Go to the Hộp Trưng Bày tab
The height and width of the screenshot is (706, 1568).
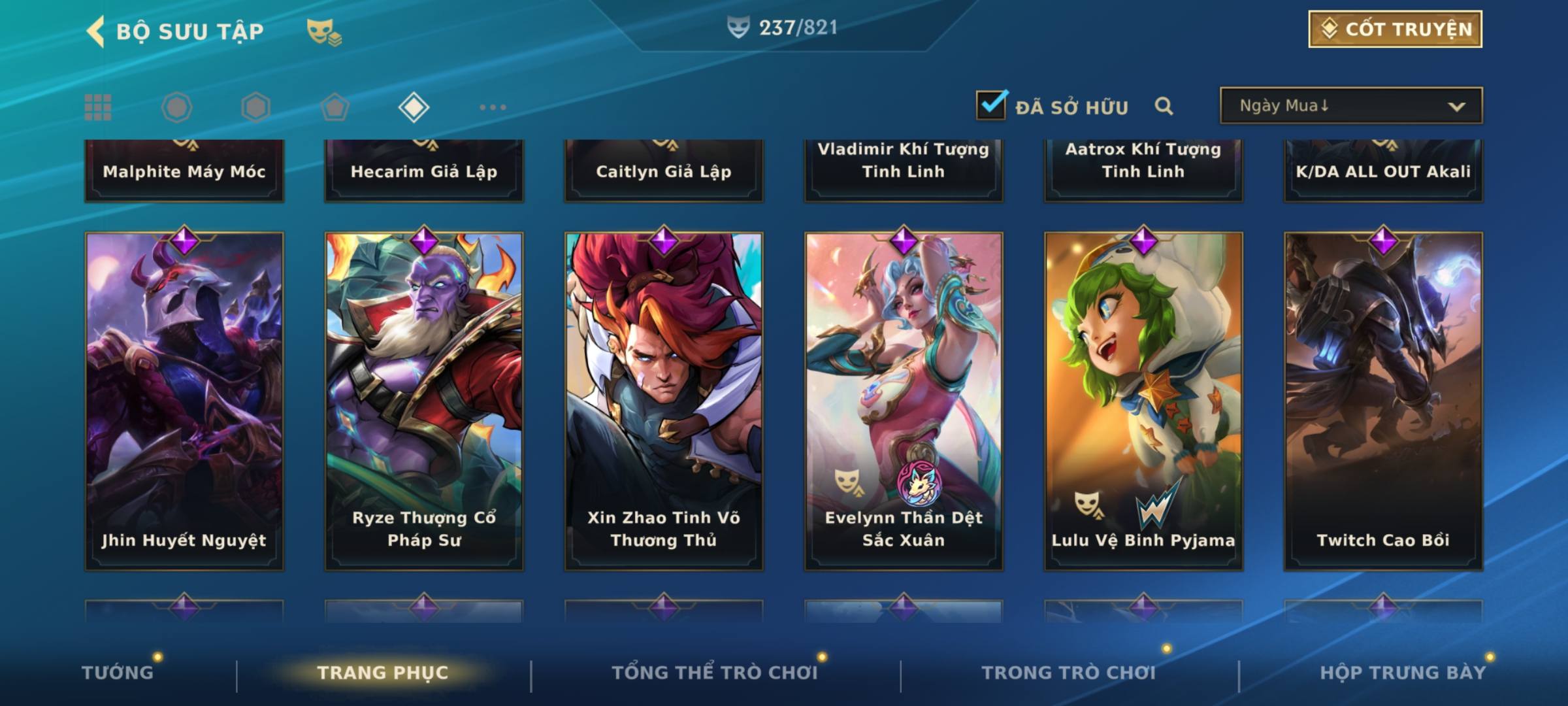pyautogui.click(x=1403, y=673)
